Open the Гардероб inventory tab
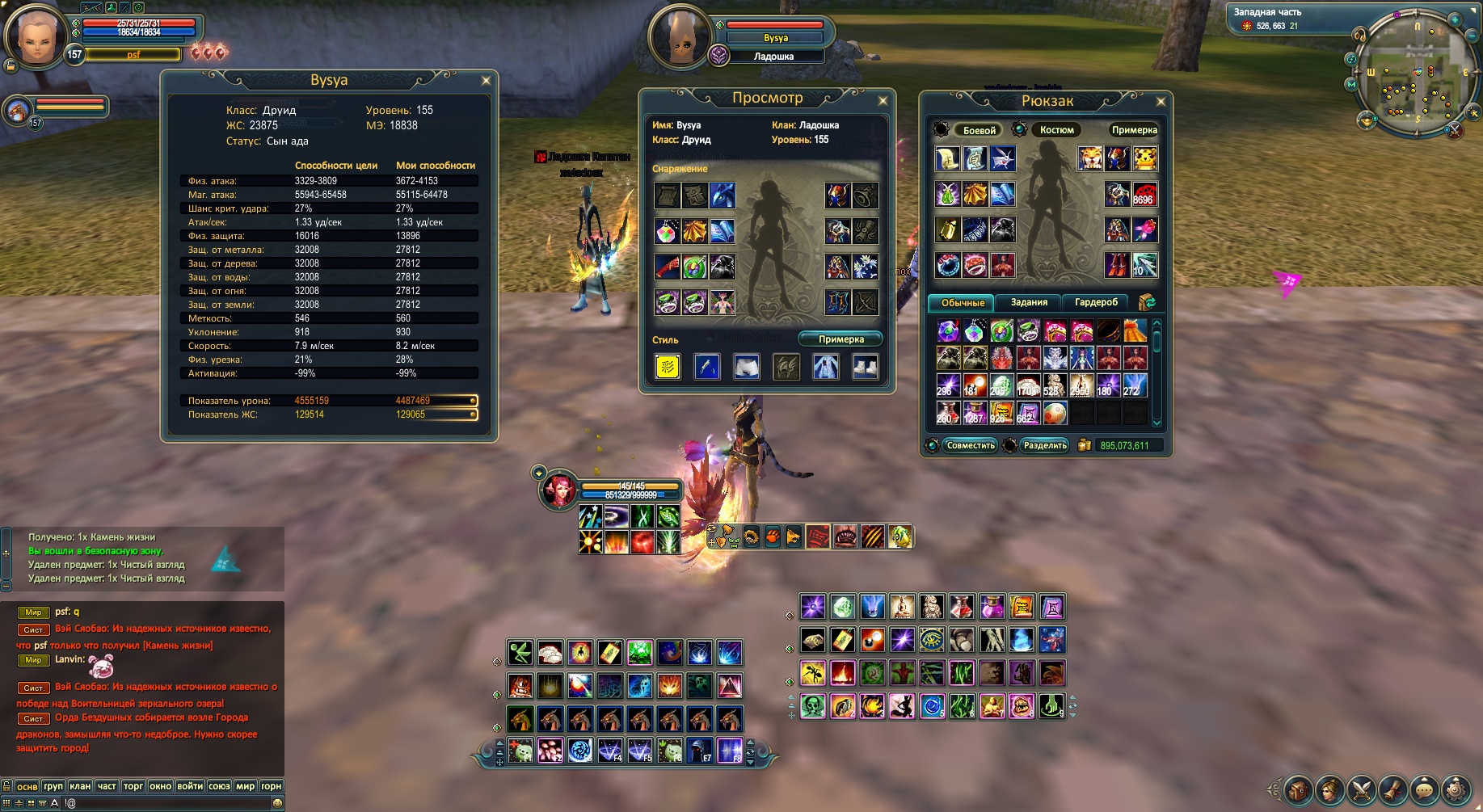 [1096, 302]
